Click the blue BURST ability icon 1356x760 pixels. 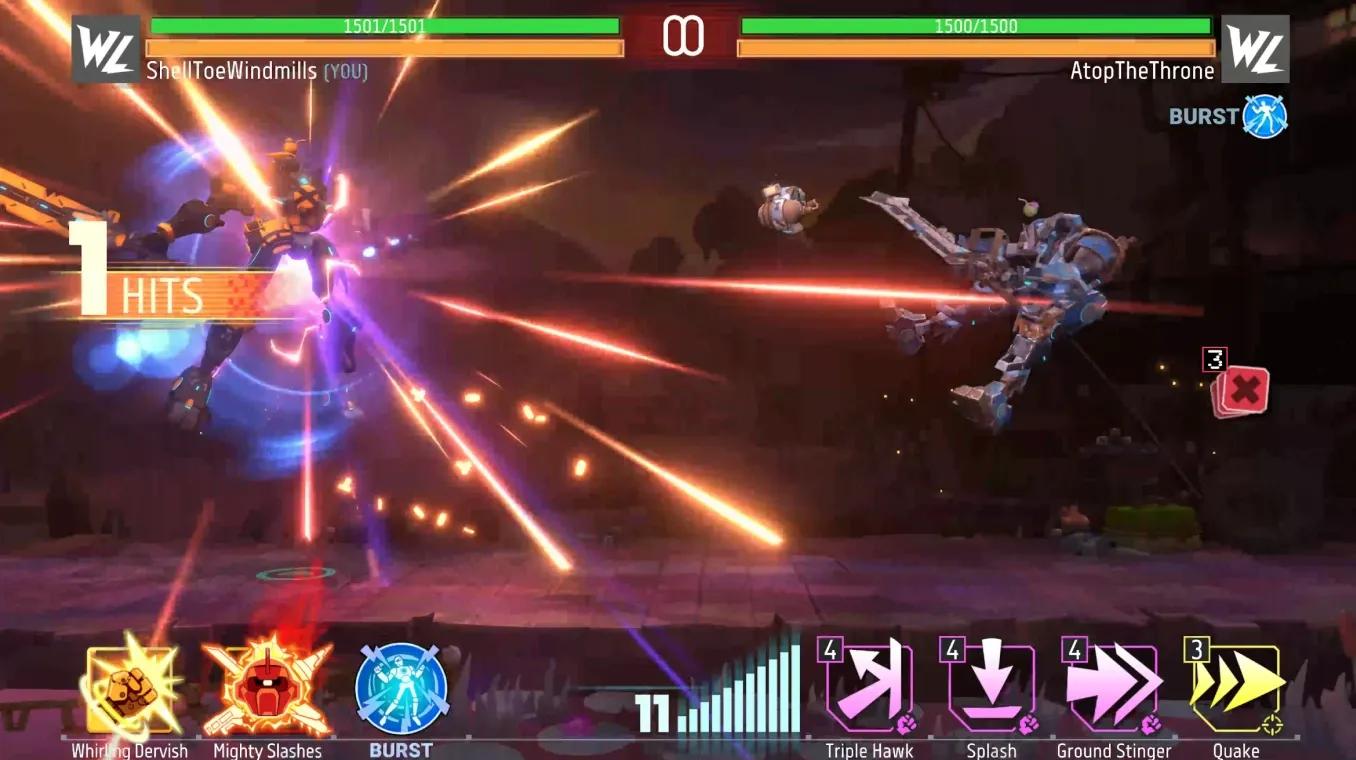[x=400, y=690]
